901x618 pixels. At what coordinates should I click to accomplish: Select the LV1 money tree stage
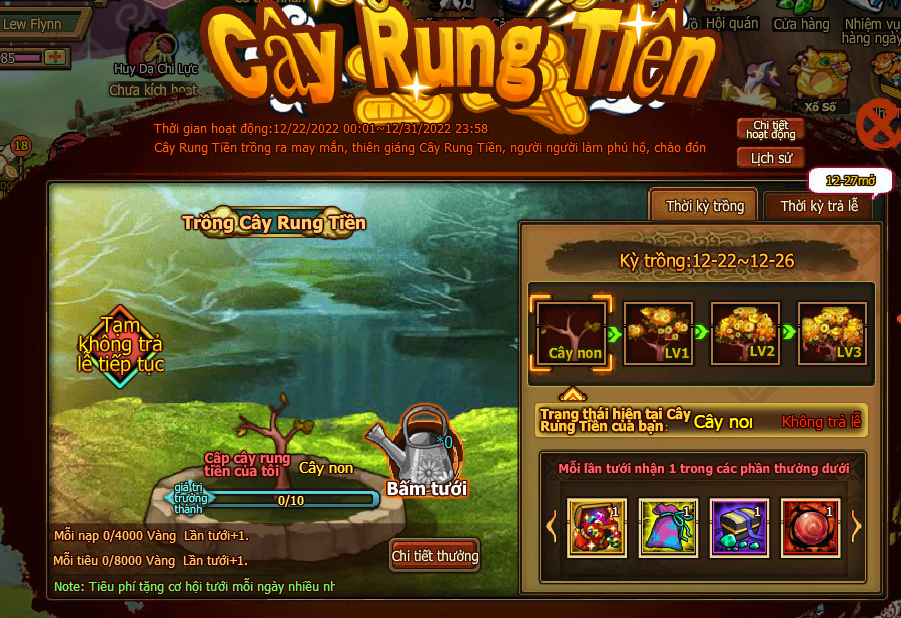(x=659, y=333)
